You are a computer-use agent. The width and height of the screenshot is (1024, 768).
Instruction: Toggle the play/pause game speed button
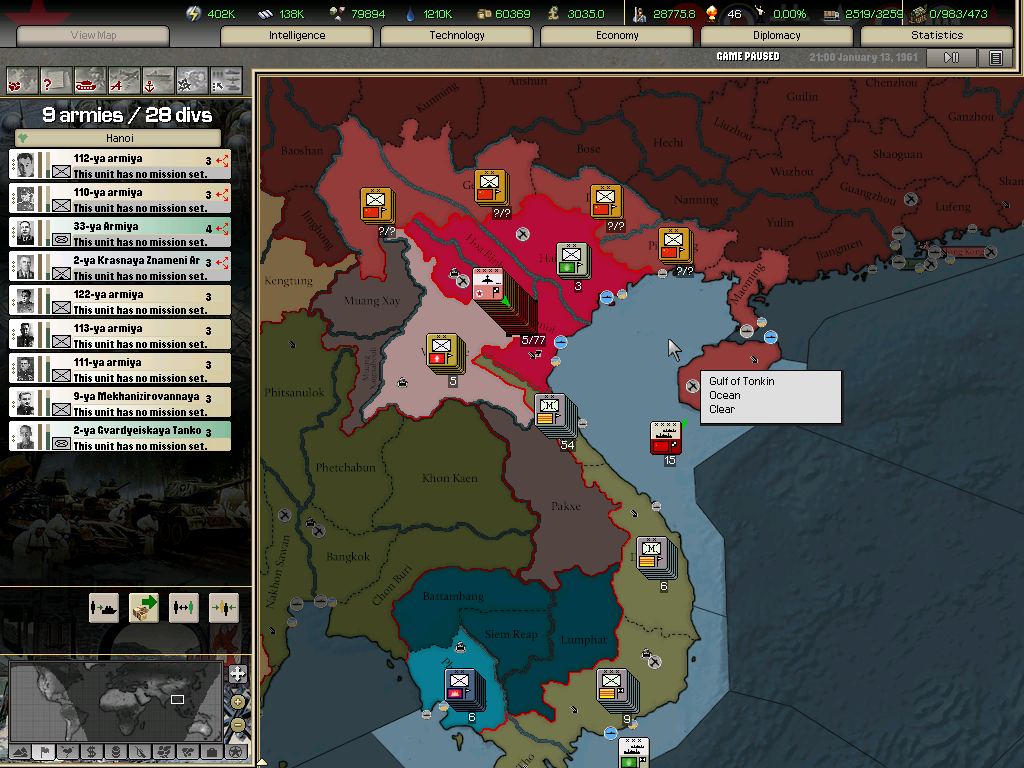951,58
